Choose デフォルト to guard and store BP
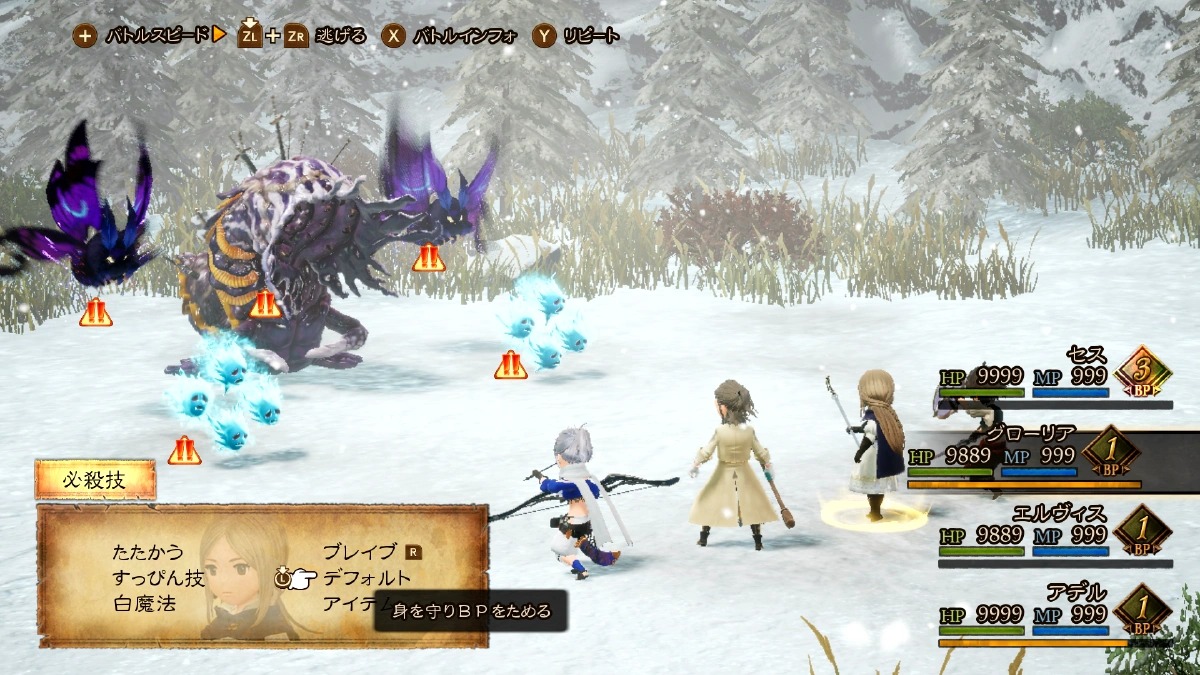The image size is (1200, 675). tap(366, 578)
